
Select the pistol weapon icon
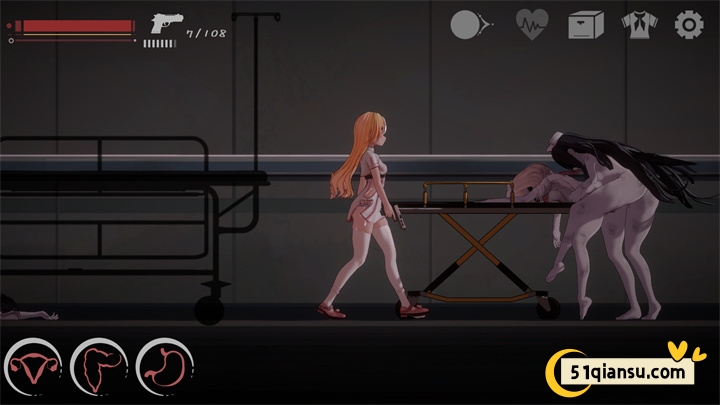(x=161, y=24)
